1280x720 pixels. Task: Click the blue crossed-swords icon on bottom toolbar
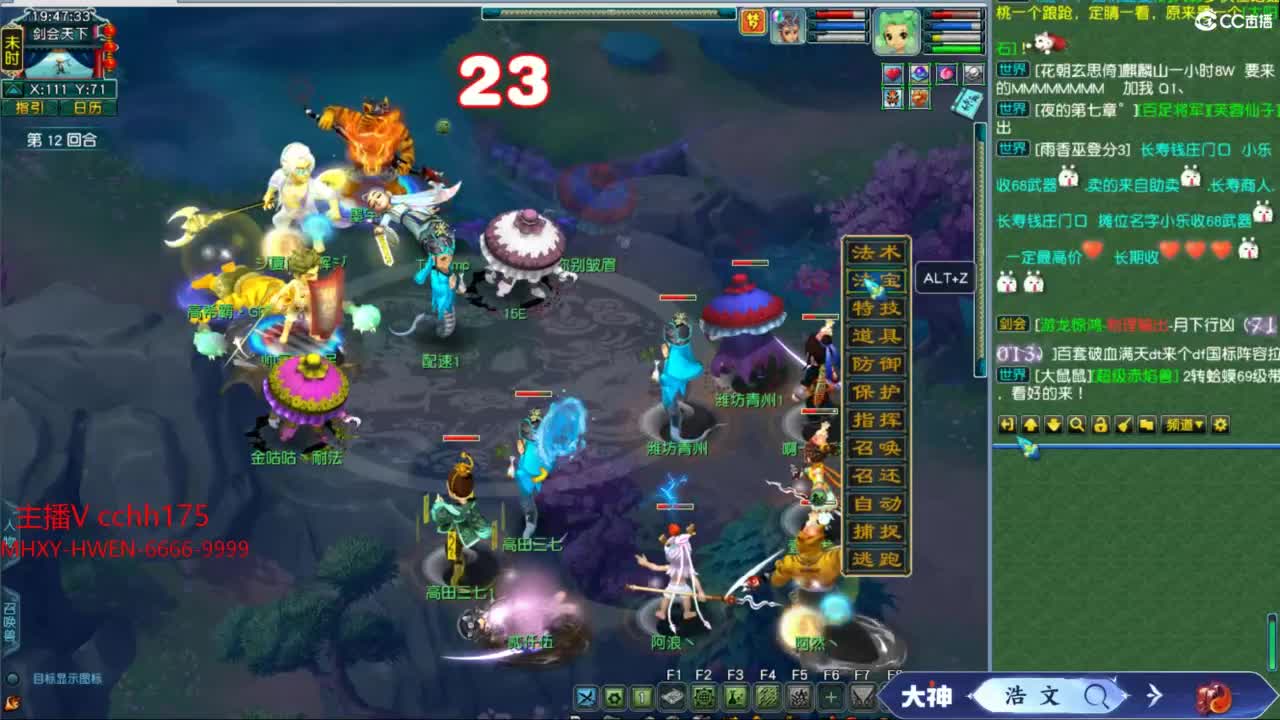585,697
